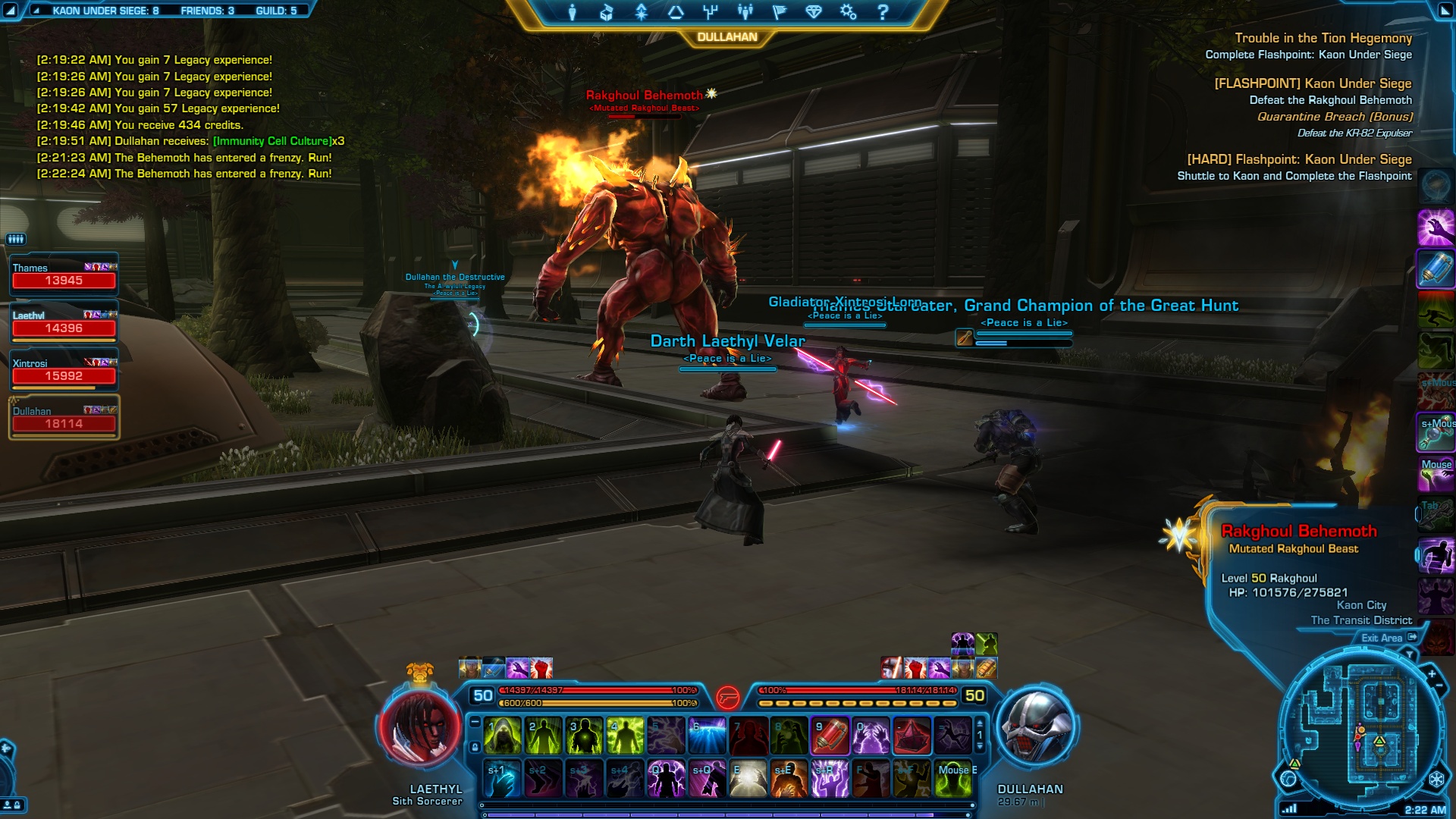This screenshot has width=1456, height=819.
Task: Click the question mark help icon
Action: click(x=883, y=12)
